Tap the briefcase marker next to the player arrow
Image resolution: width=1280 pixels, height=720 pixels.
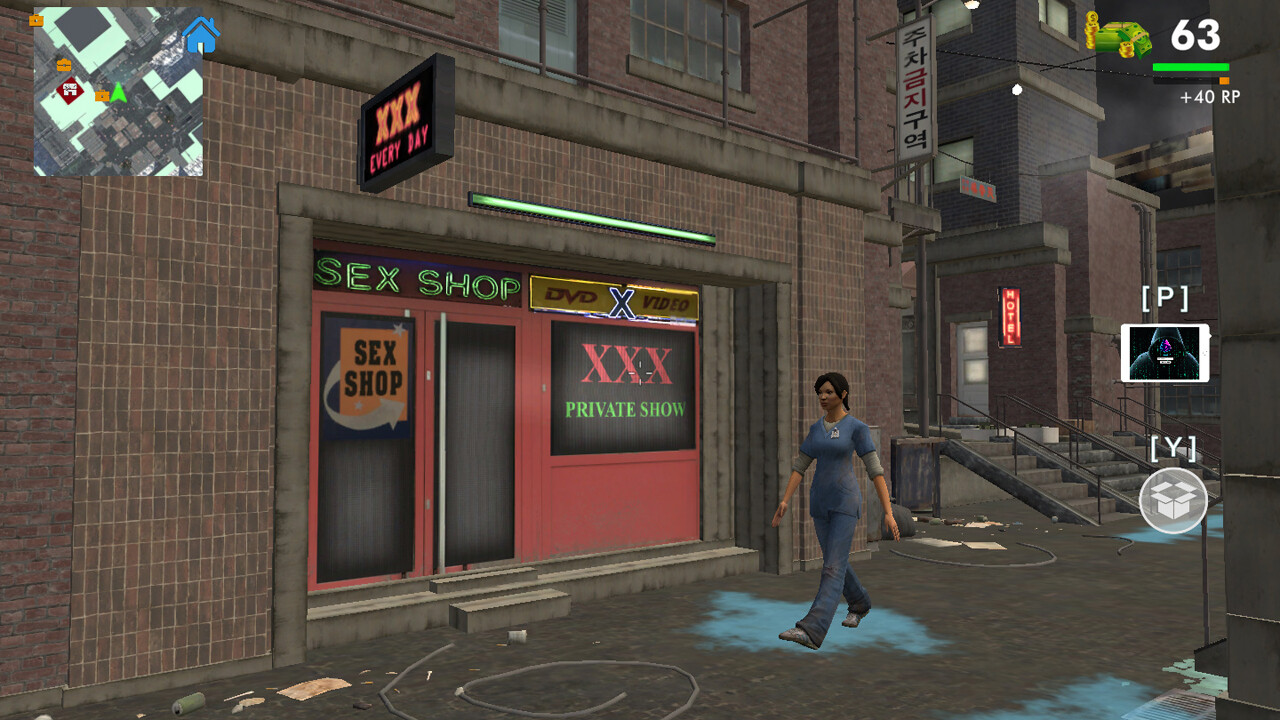tap(102, 96)
